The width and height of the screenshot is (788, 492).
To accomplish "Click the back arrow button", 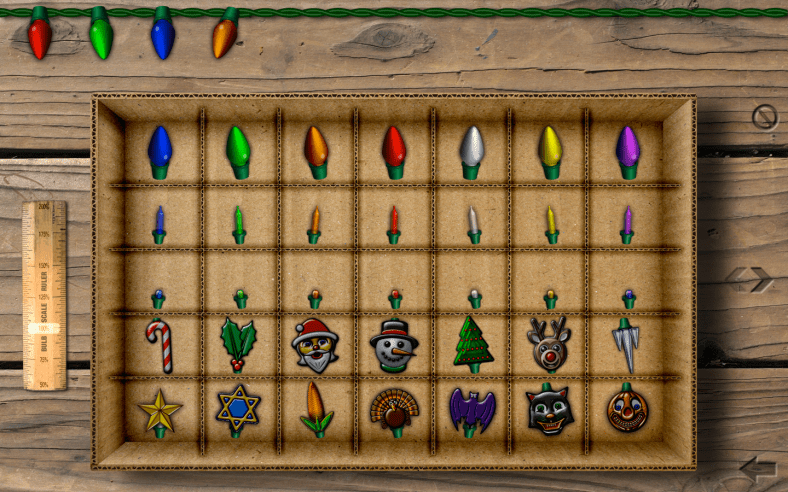I will 758,468.
